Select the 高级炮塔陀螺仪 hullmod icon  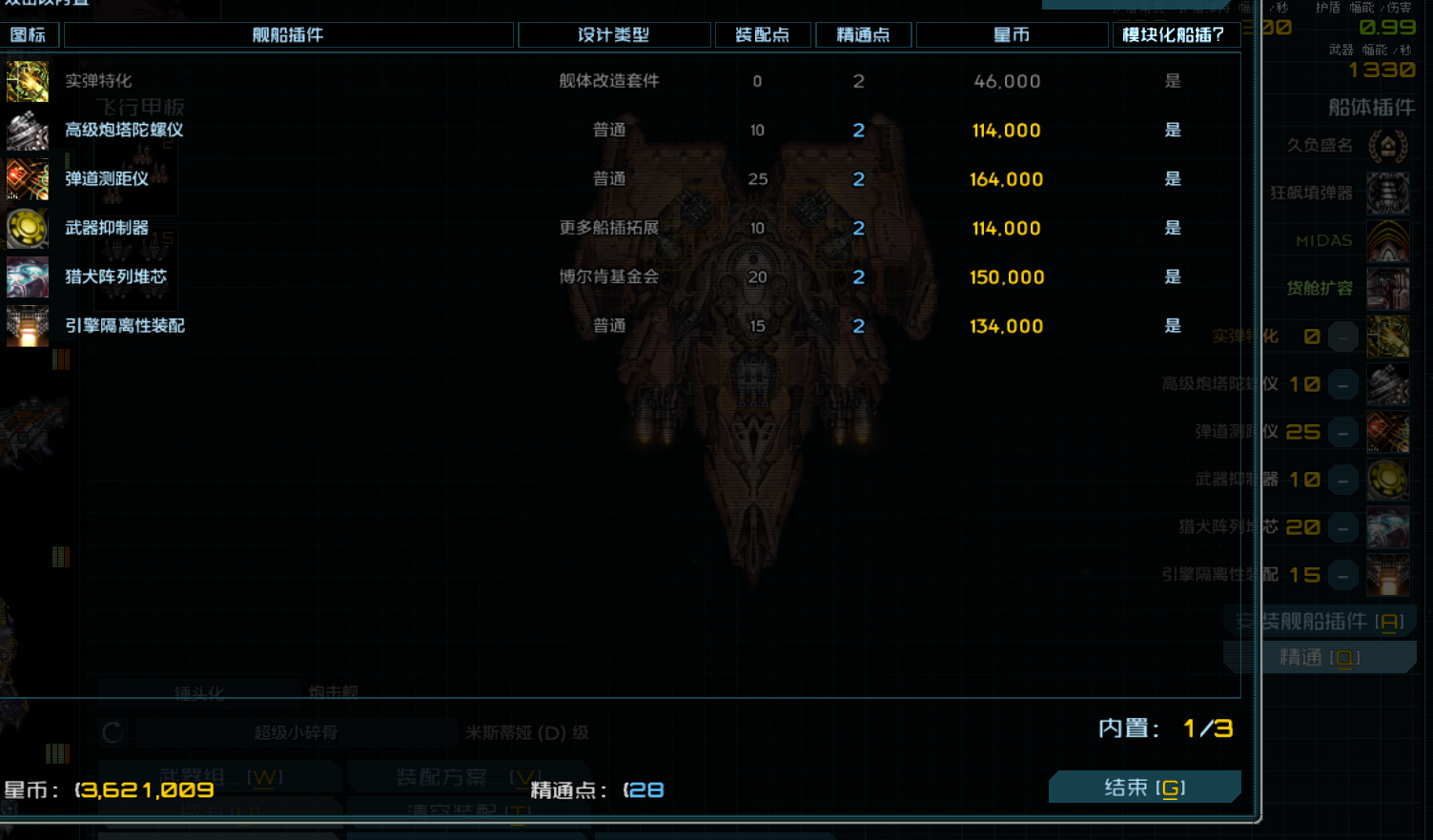click(x=27, y=130)
